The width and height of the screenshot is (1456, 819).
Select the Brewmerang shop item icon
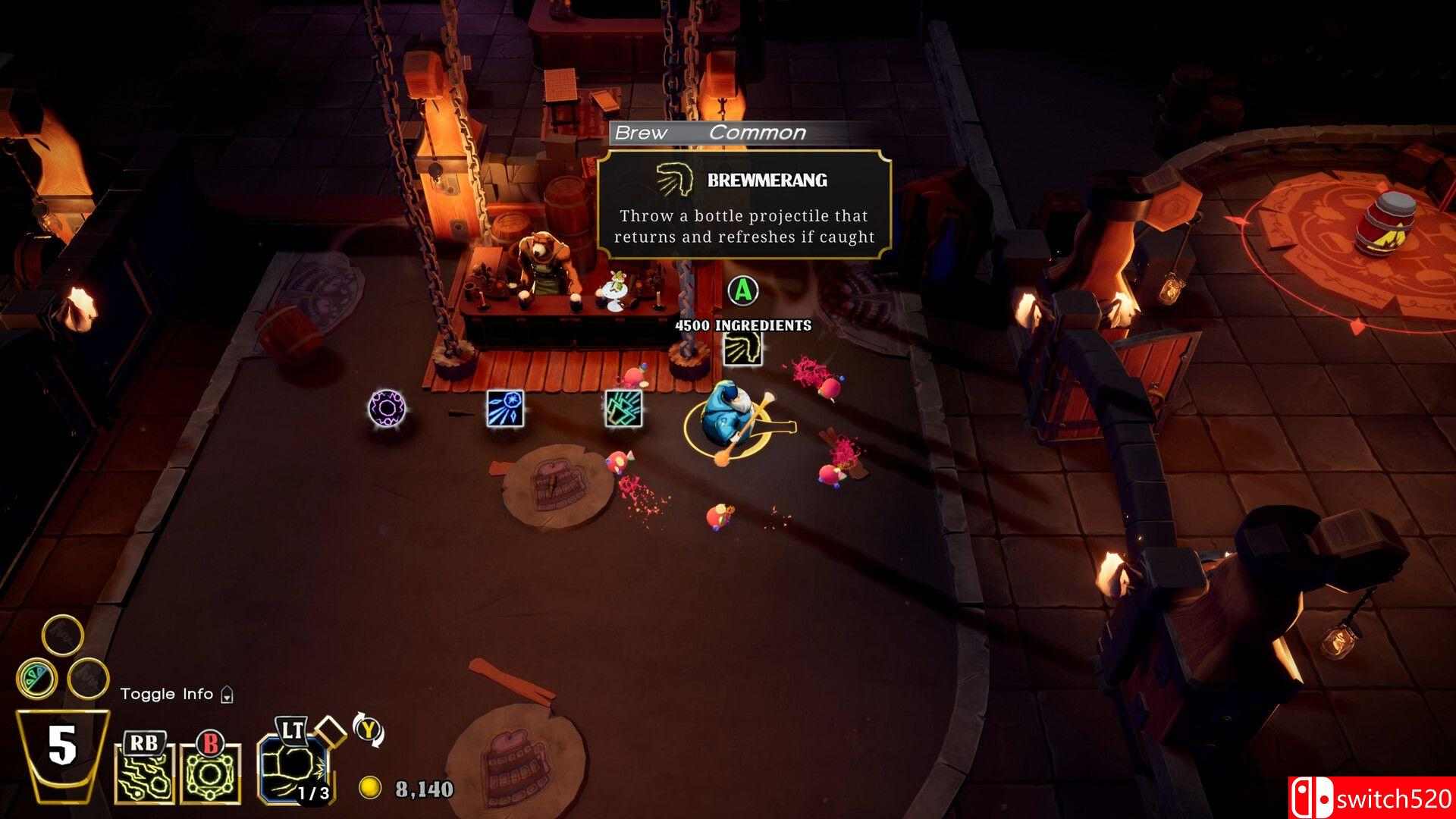742,349
